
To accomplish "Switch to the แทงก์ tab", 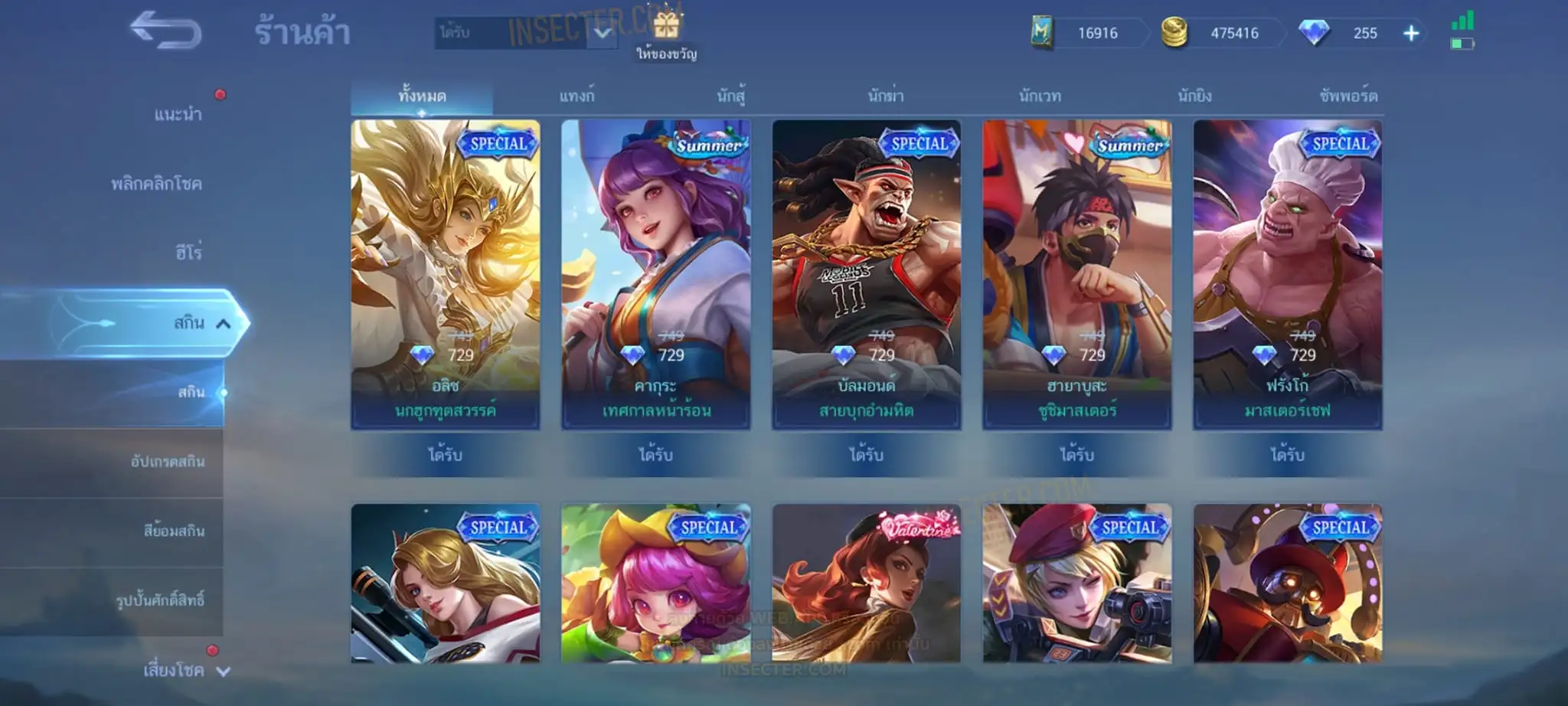I will [x=577, y=96].
